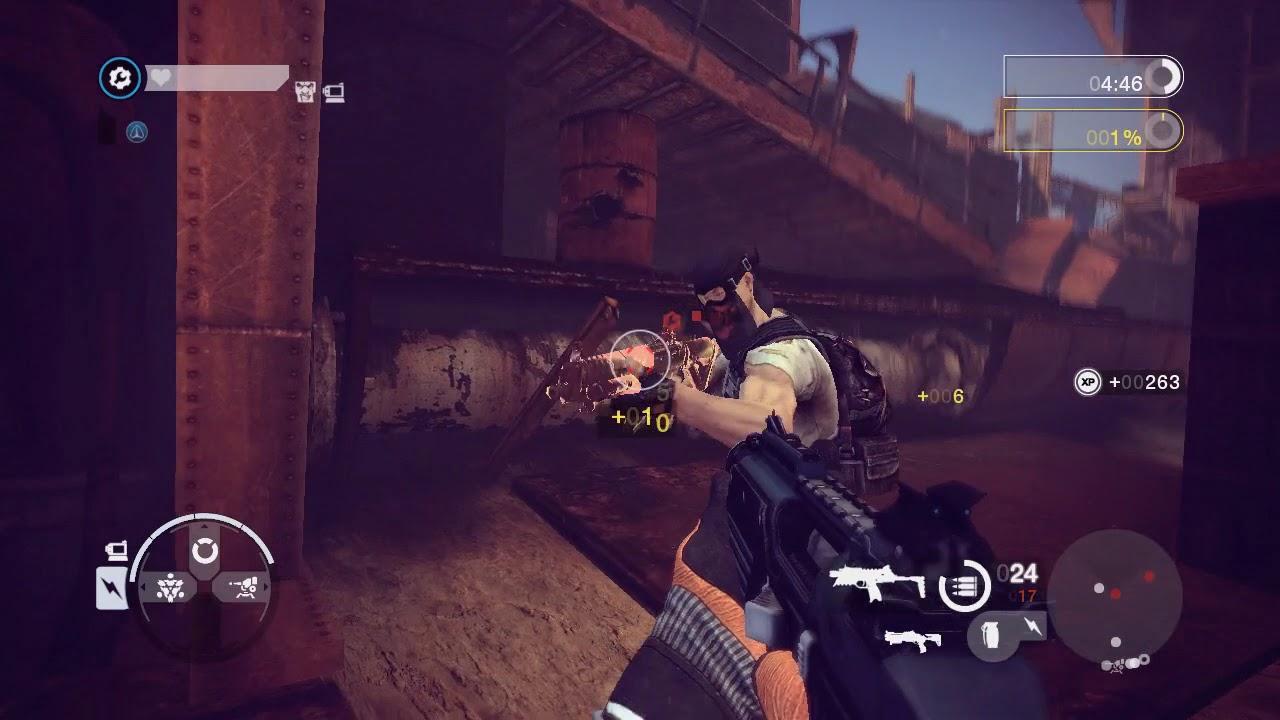Toggle the camera gadget above the battery icon
Viewport: 1280px width, 720px height.
click(118, 550)
